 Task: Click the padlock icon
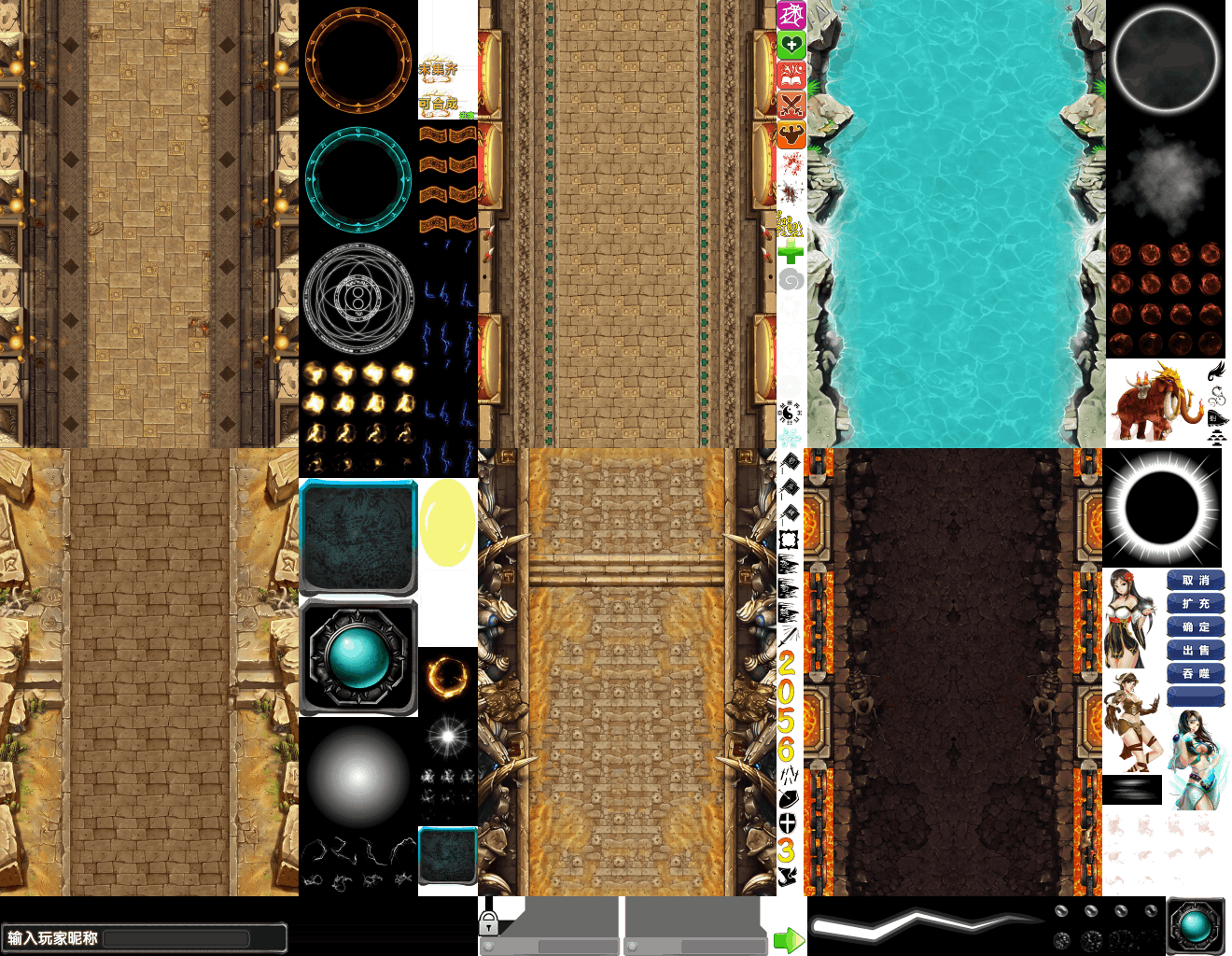pos(488,923)
